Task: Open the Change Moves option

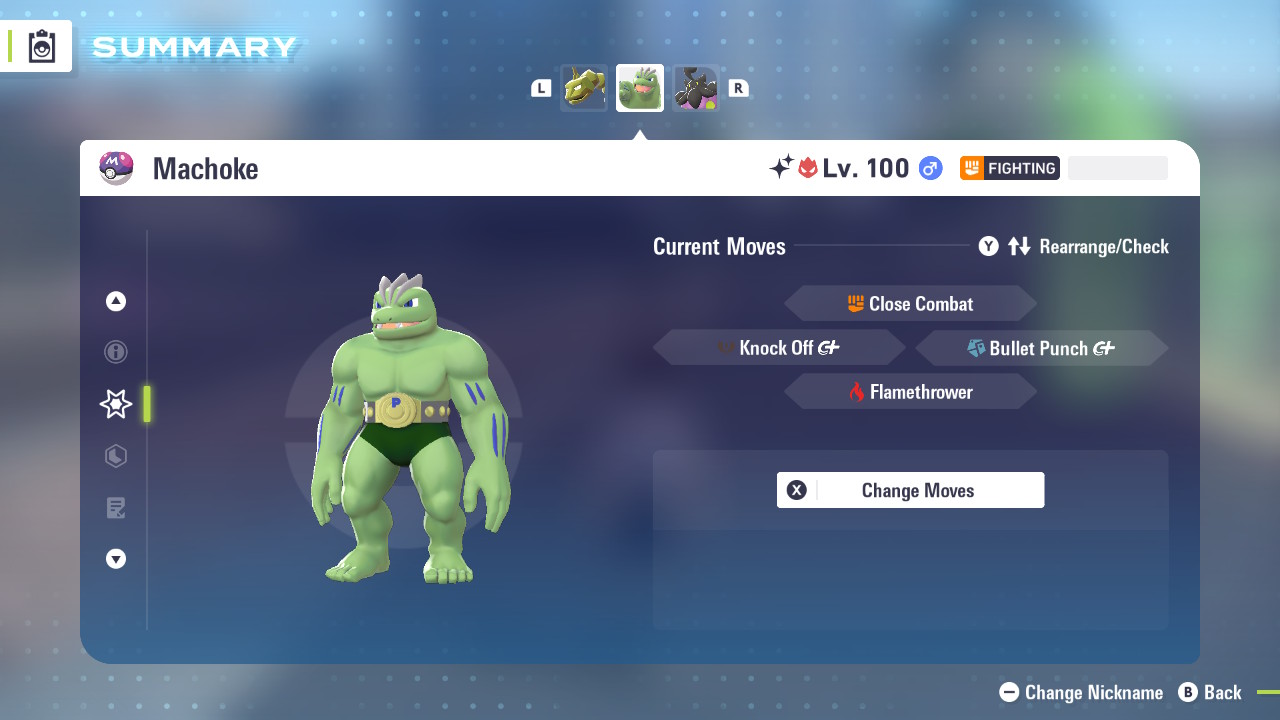Action: point(910,490)
